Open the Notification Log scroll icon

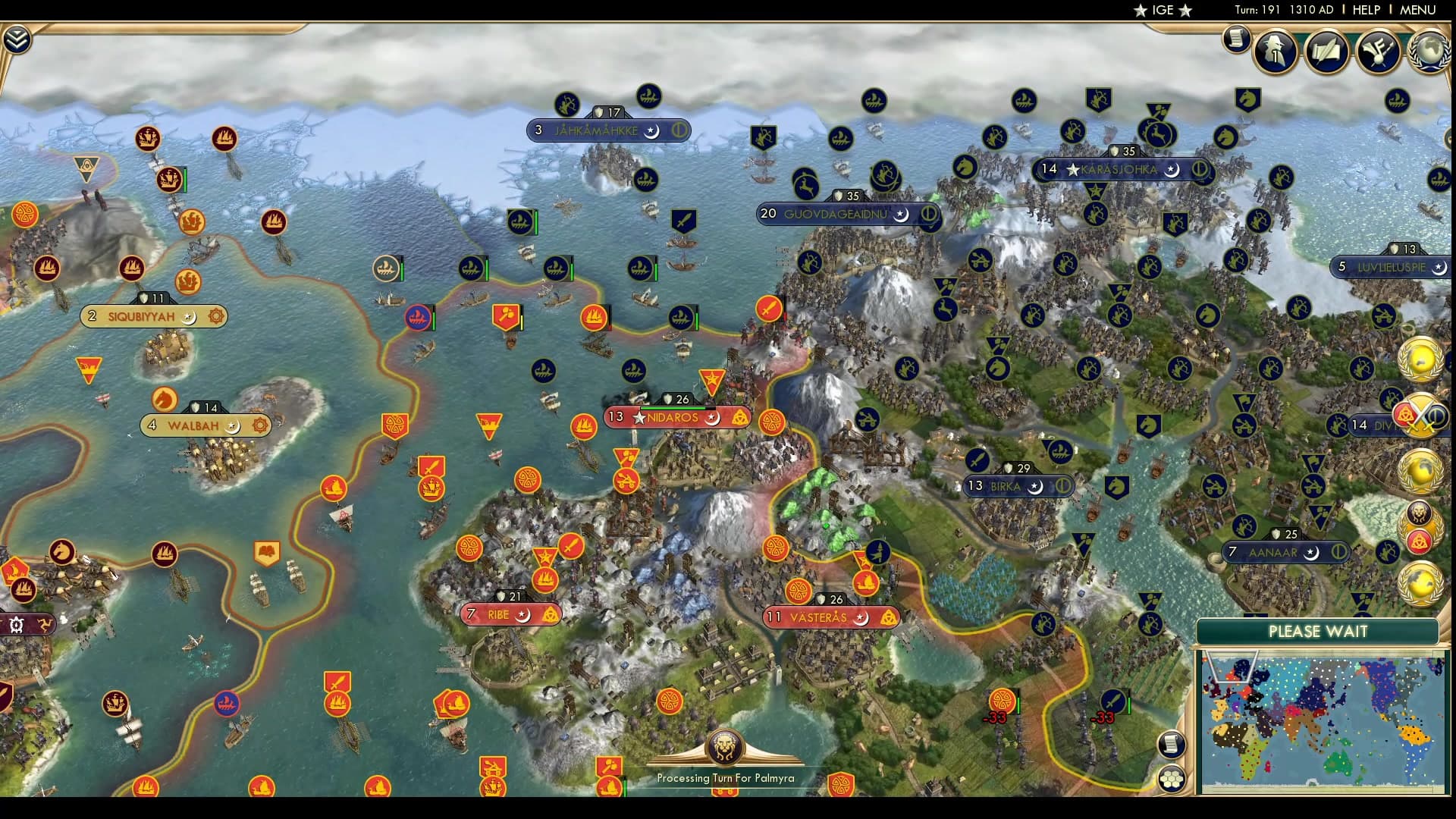tap(1236, 39)
